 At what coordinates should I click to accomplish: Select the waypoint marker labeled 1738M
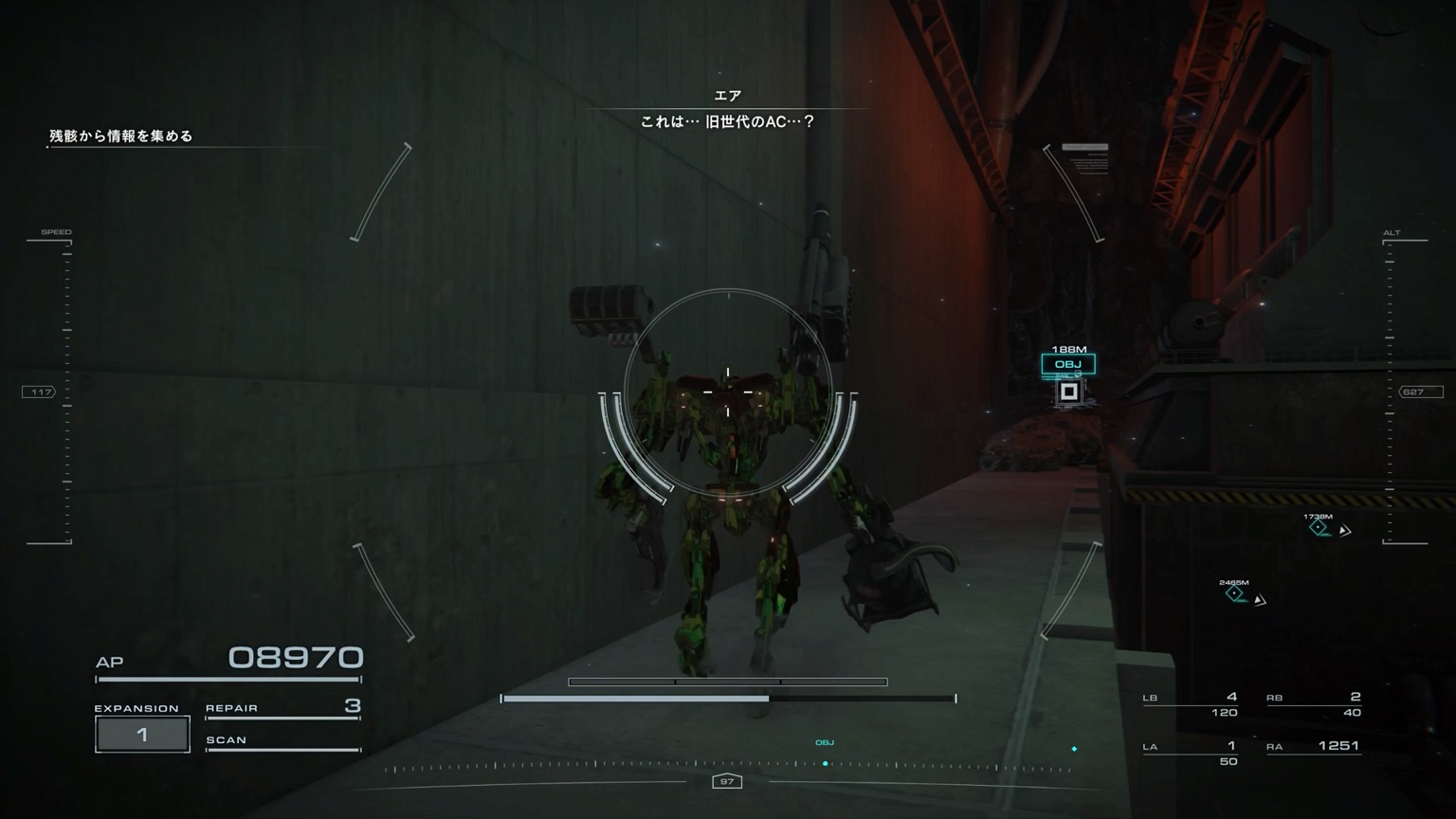(1319, 527)
